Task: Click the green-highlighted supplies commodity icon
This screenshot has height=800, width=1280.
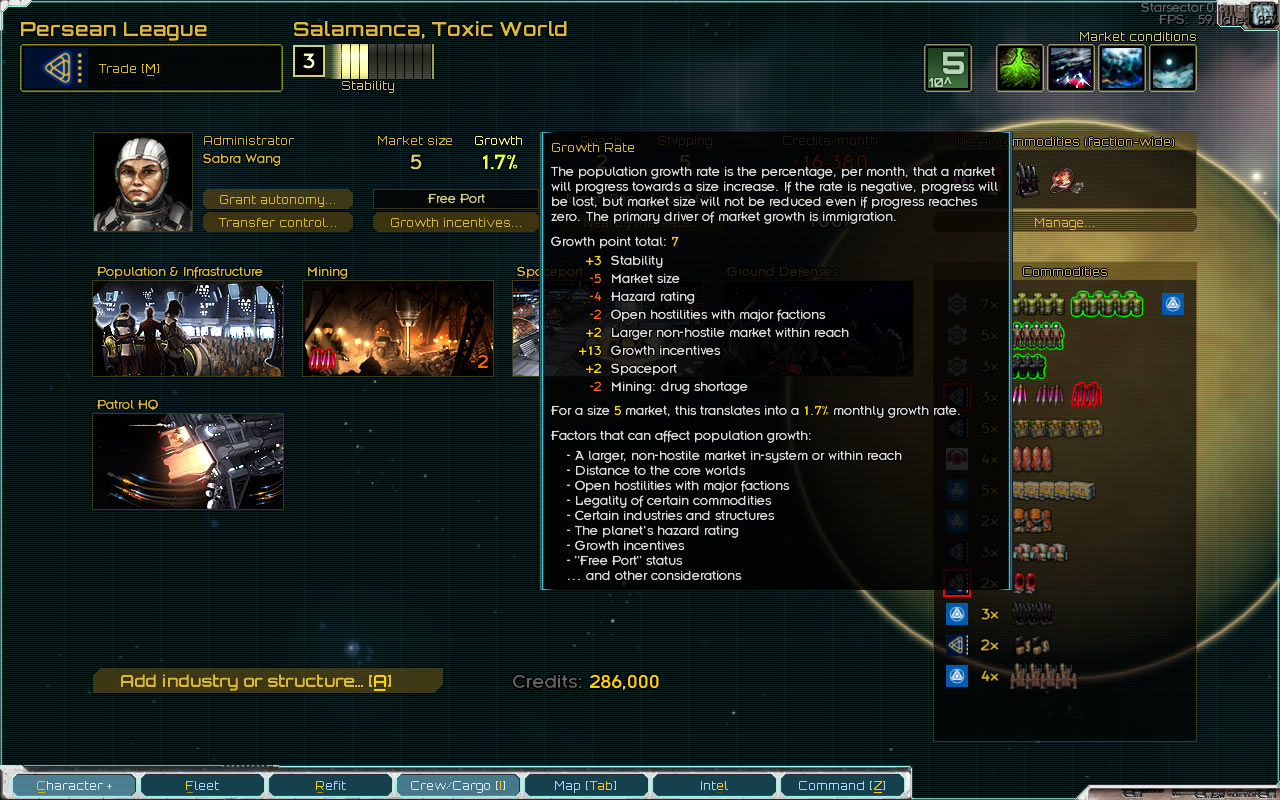Action: [x=1108, y=304]
